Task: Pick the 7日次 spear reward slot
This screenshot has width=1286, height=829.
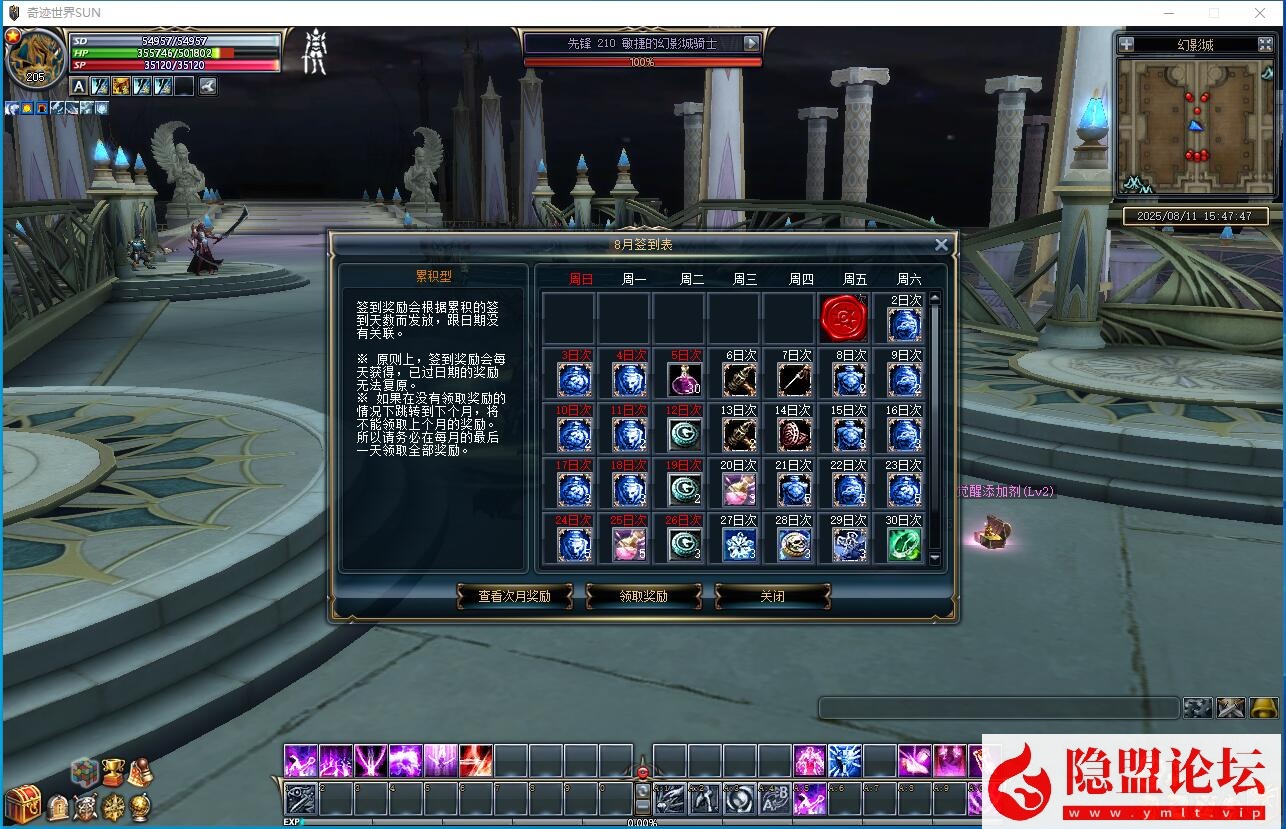Action: tap(794, 380)
